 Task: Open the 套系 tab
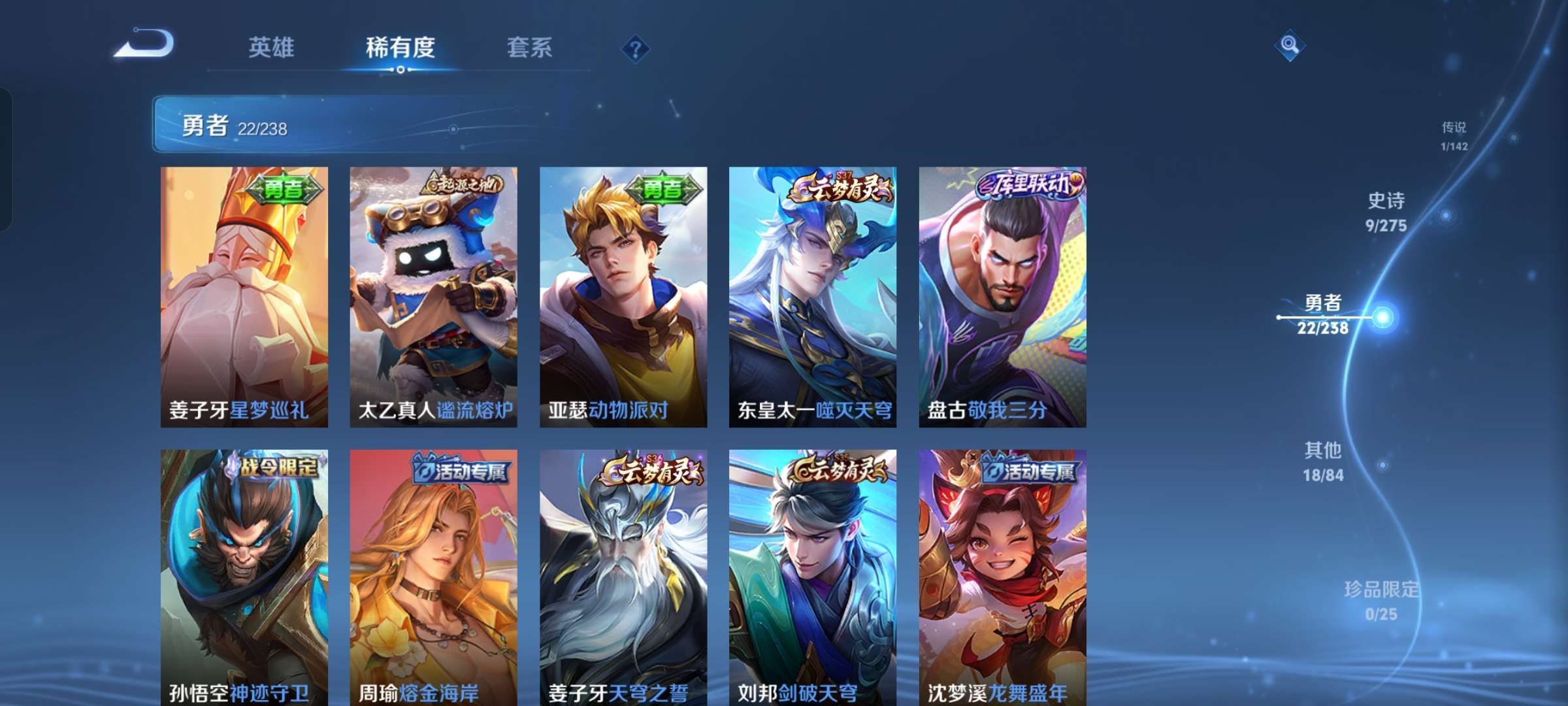pyautogui.click(x=530, y=47)
